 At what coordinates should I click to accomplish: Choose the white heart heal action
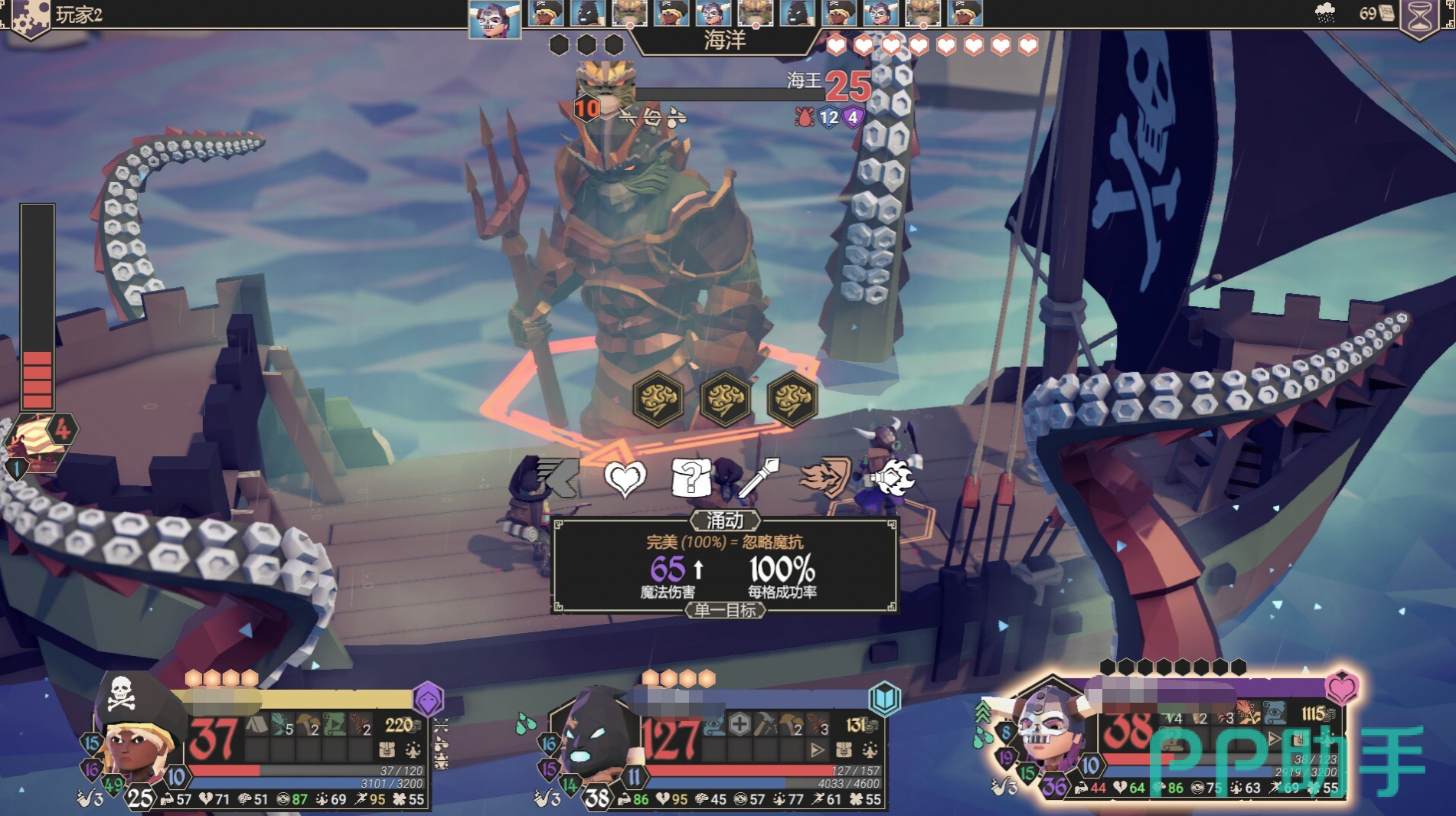pyautogui.click(x=625, y=478)
